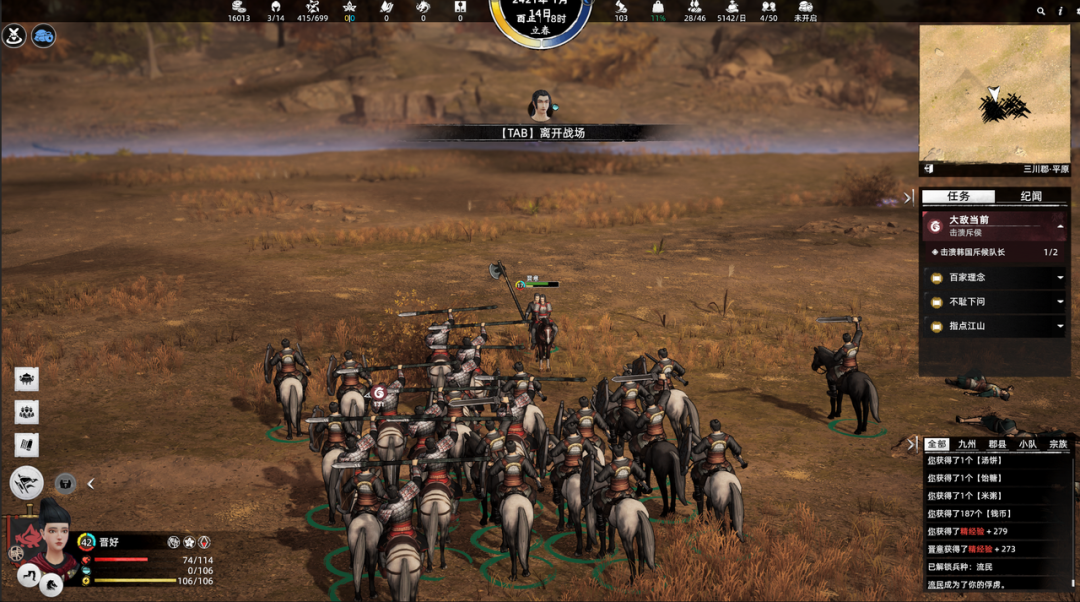Show 全部 messages in the log
1080x602 pixels.
coord(936,444)
